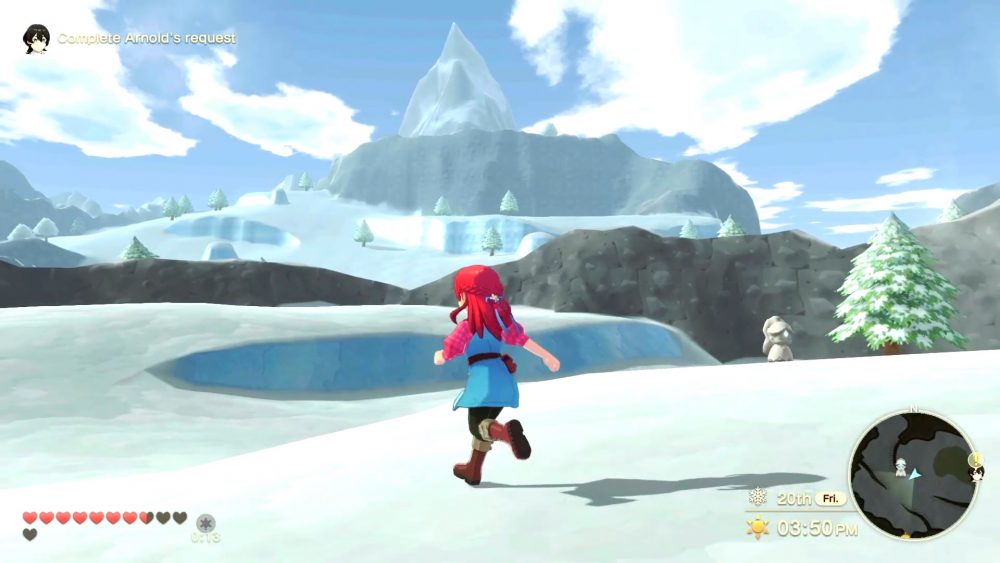Select the quest marker on the minimap edge
This screenshot has height=563, width=1000.
976,462
